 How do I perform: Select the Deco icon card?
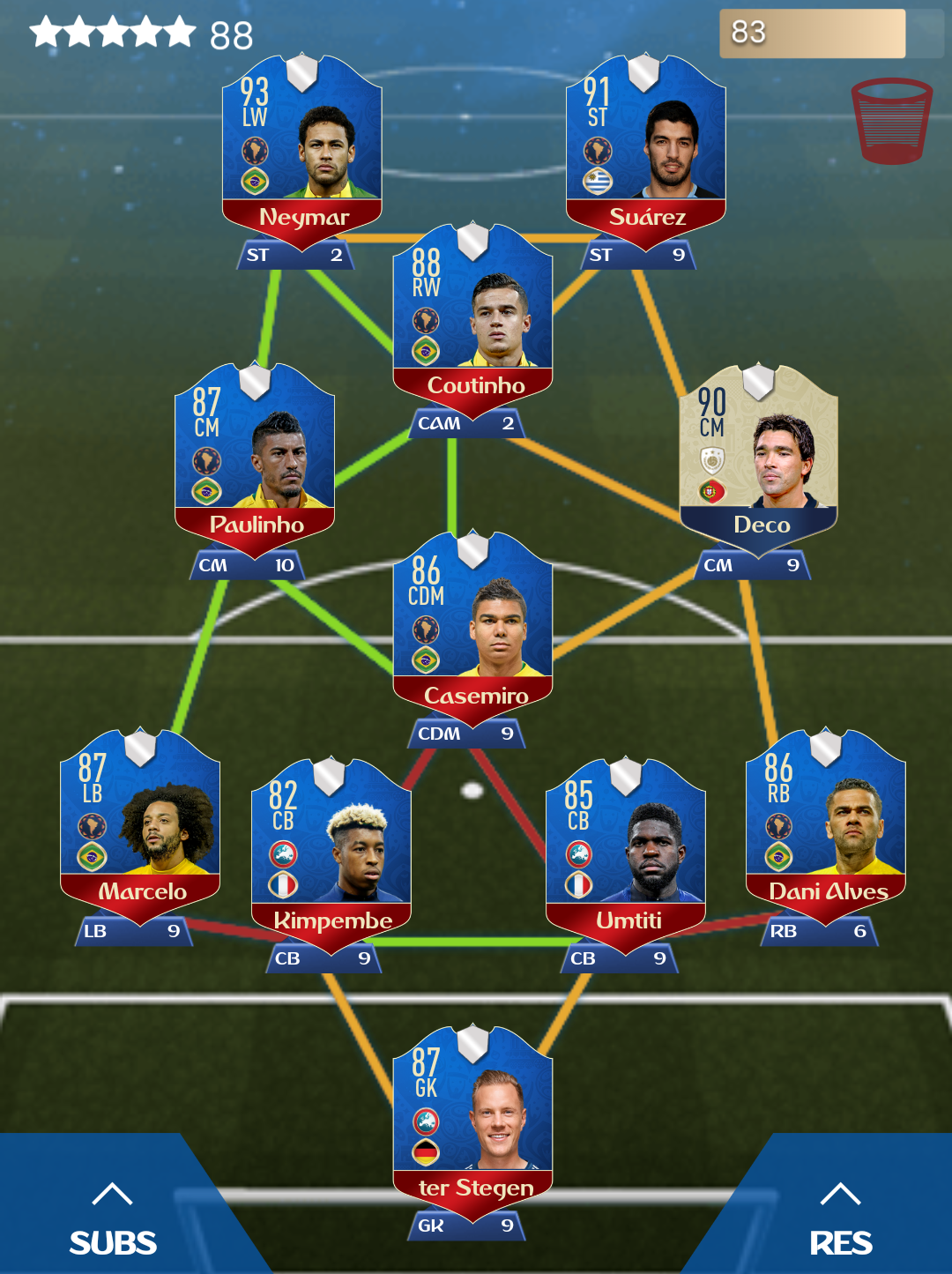click(x=758, y=455)
